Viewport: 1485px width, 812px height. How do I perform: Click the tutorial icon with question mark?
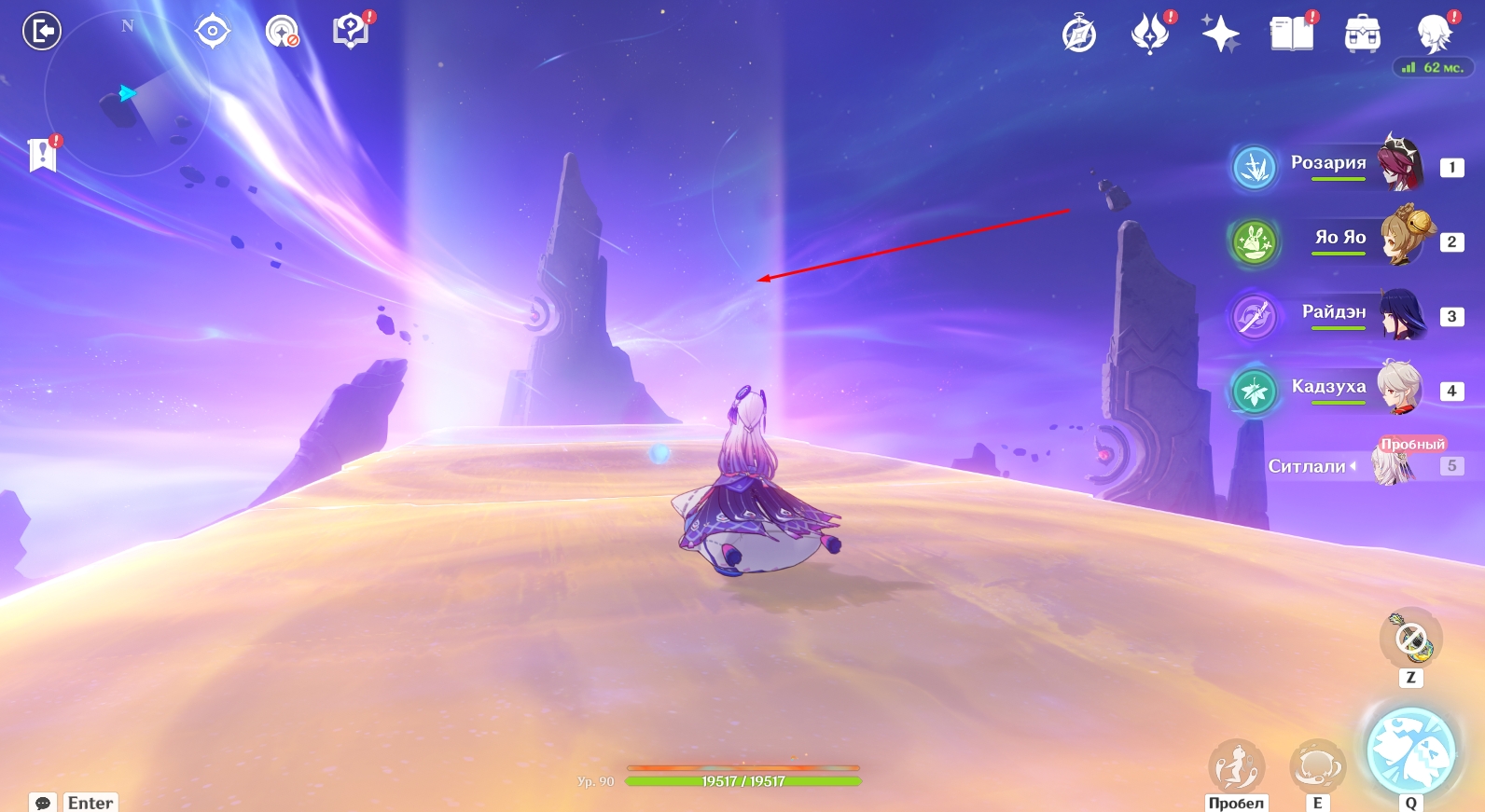351,31
